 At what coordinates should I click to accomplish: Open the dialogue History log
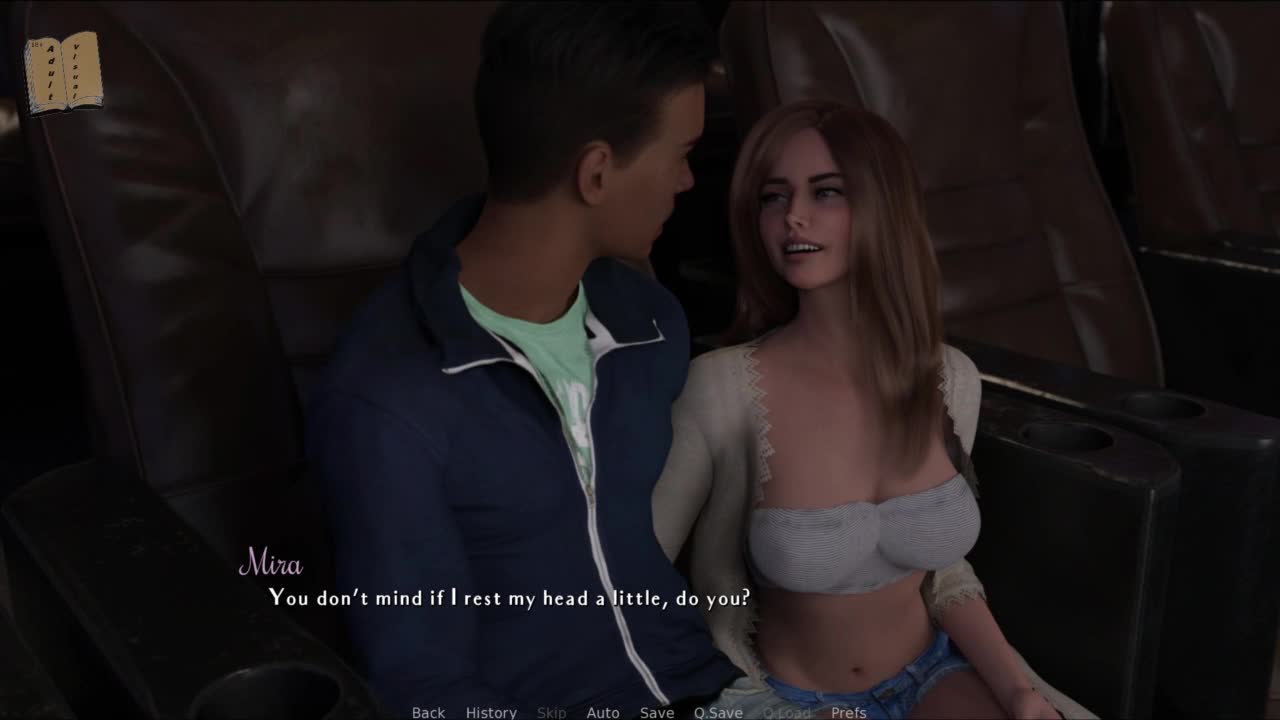[x=491, y=712]
